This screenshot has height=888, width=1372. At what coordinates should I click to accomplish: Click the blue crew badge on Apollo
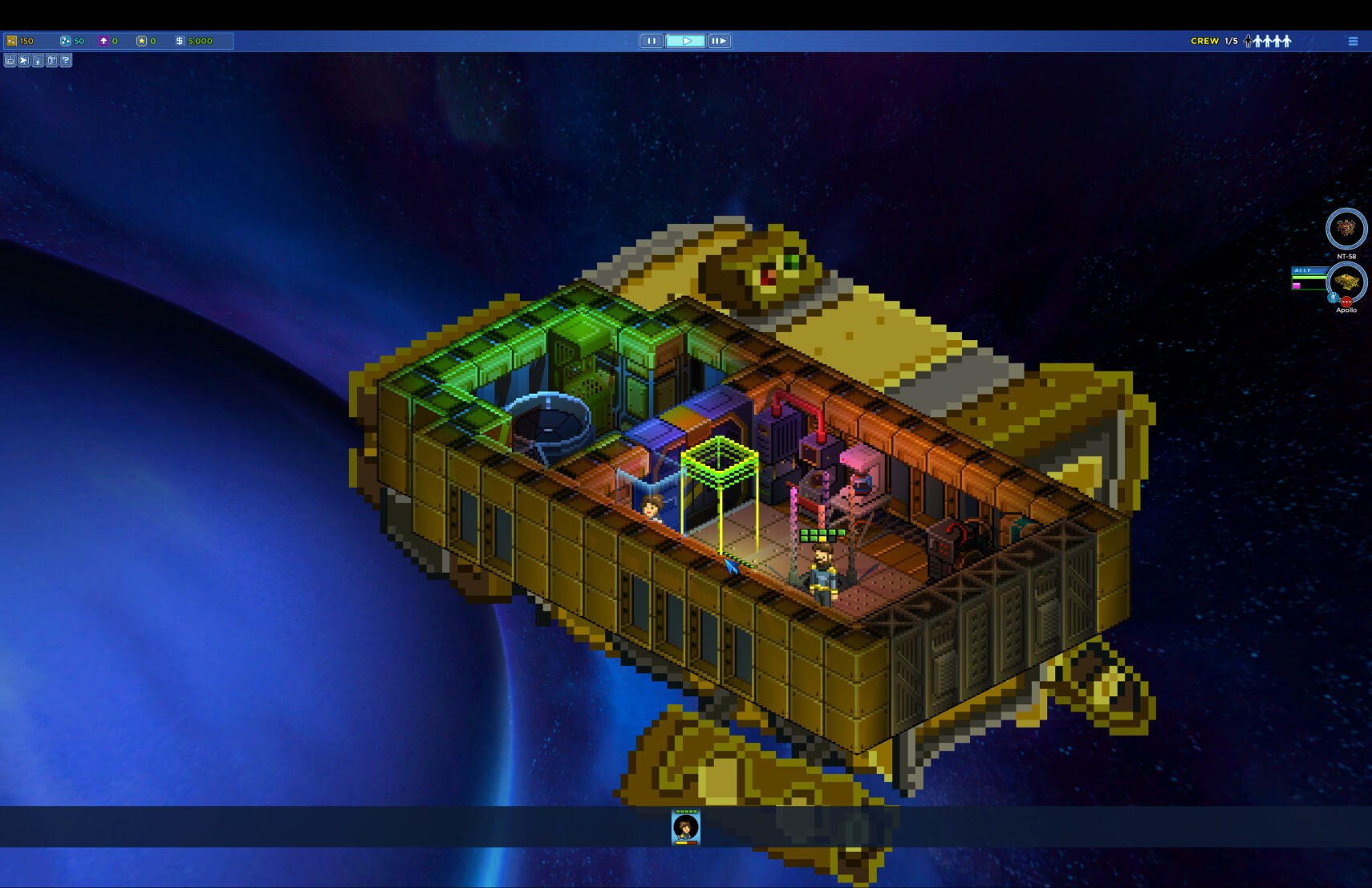1333,298
